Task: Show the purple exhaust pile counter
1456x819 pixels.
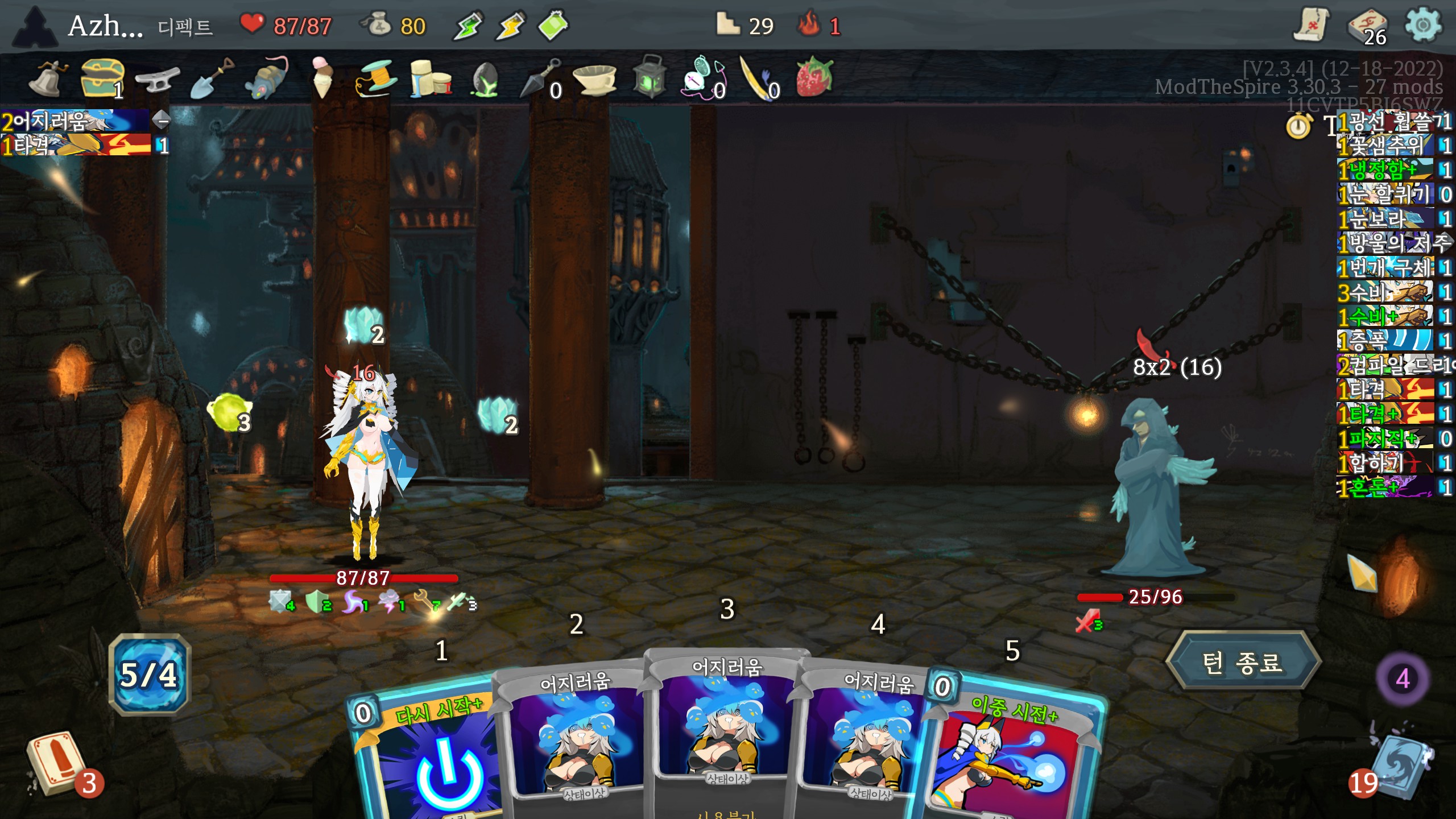Action: (x=1402, y=679)
